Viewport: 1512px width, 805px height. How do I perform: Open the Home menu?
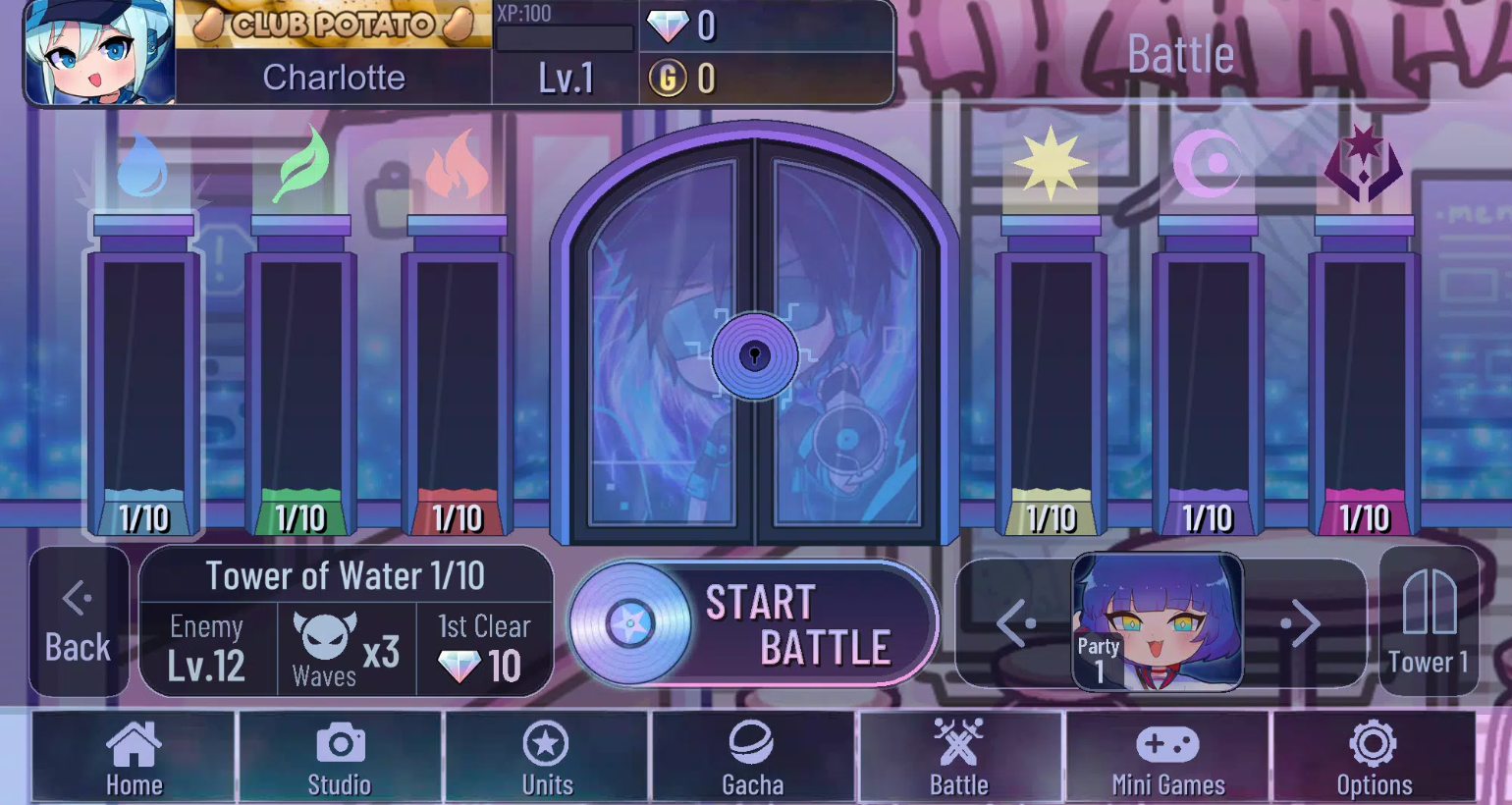pyautogui.click(x=134, y=757)
